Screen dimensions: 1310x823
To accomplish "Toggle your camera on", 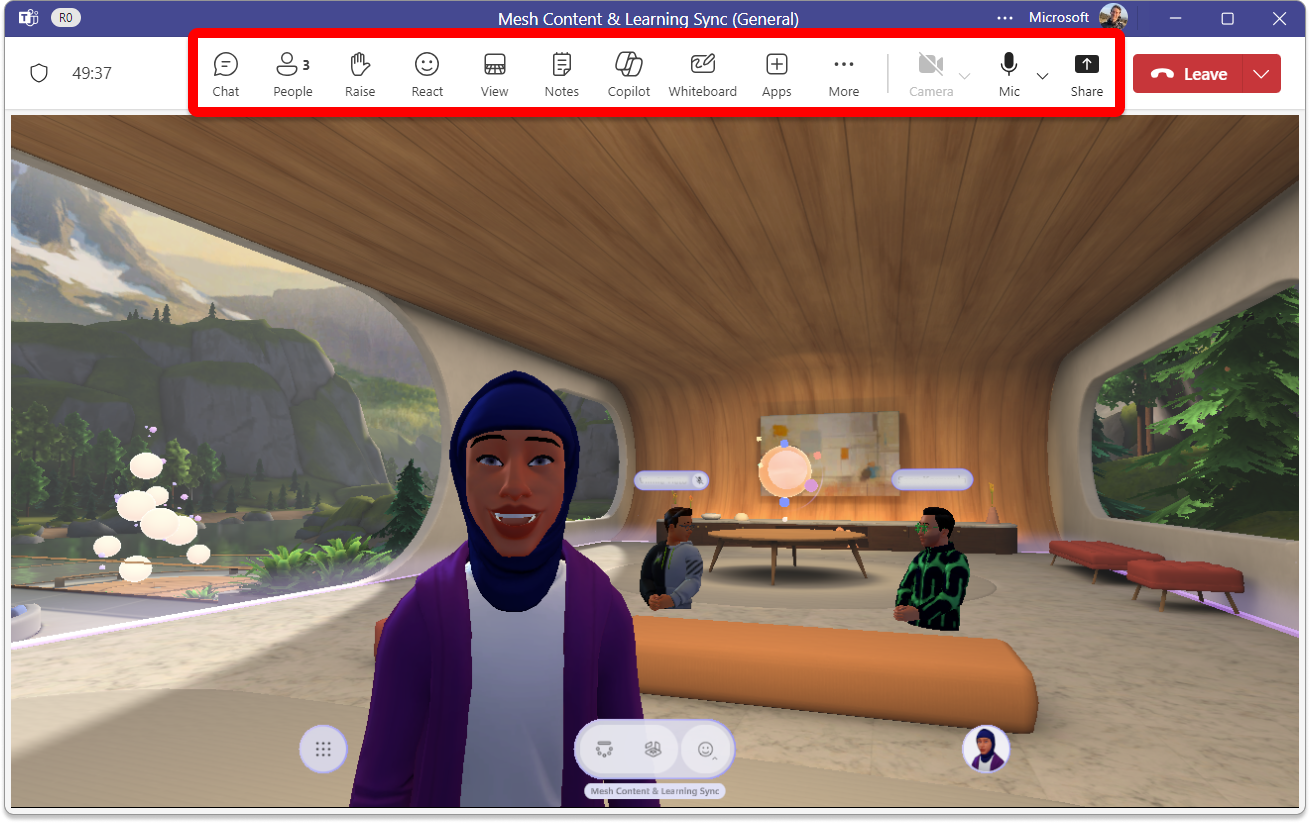I will 930,70.
